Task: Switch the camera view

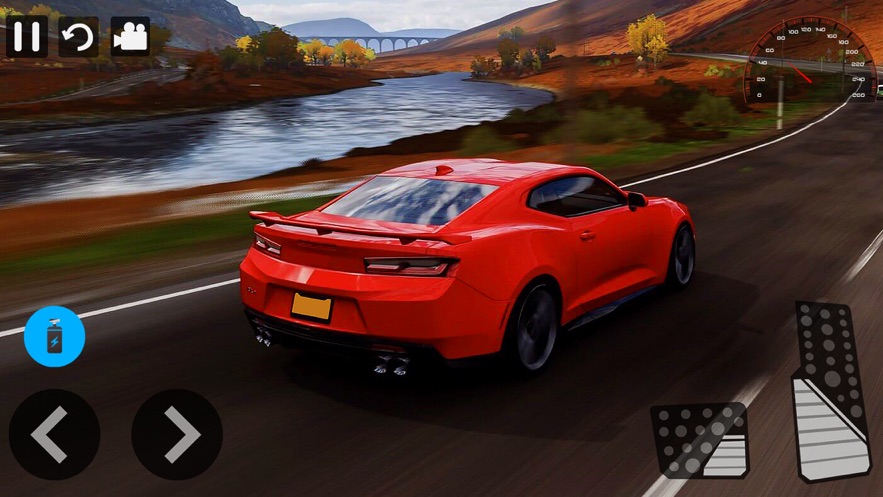Action: 130,37
